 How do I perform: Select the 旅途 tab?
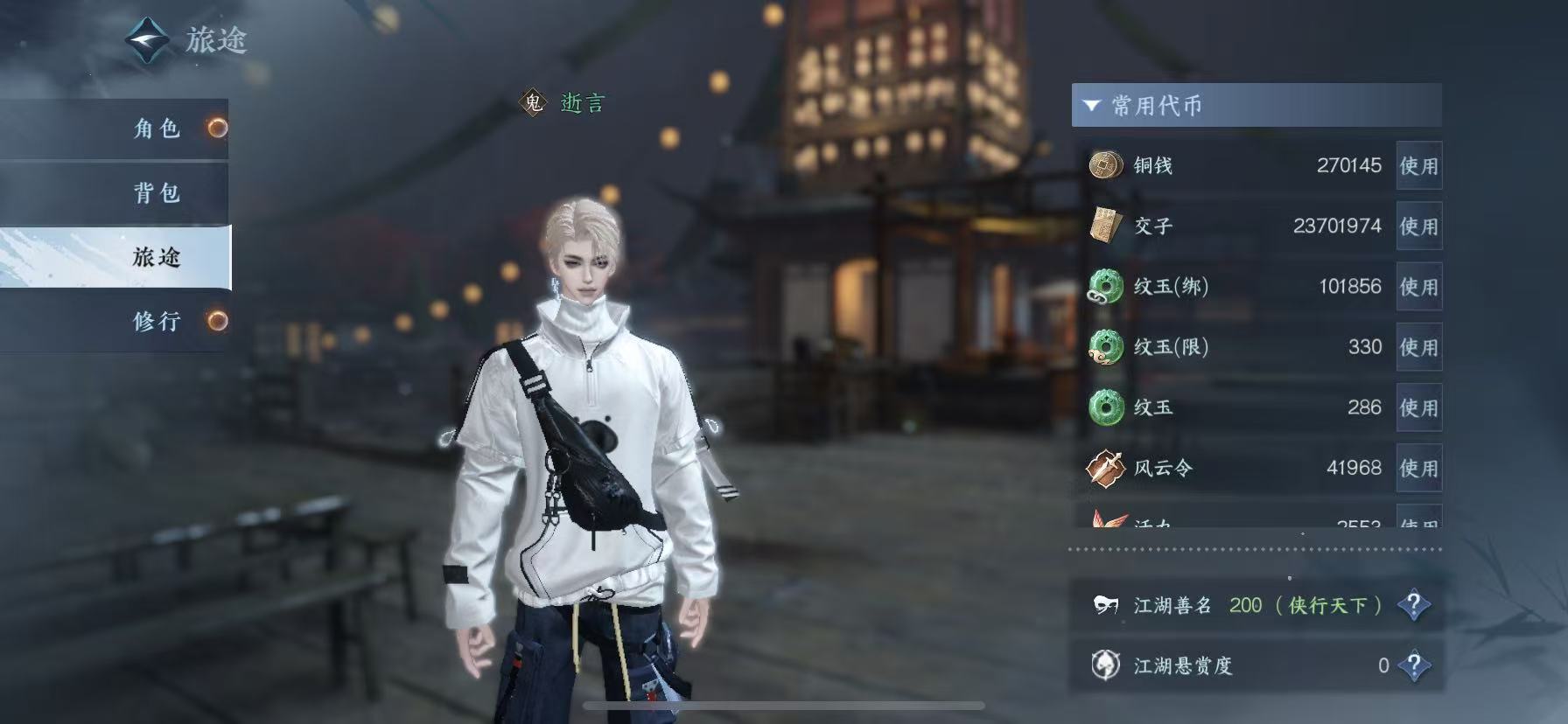point(157,257)
